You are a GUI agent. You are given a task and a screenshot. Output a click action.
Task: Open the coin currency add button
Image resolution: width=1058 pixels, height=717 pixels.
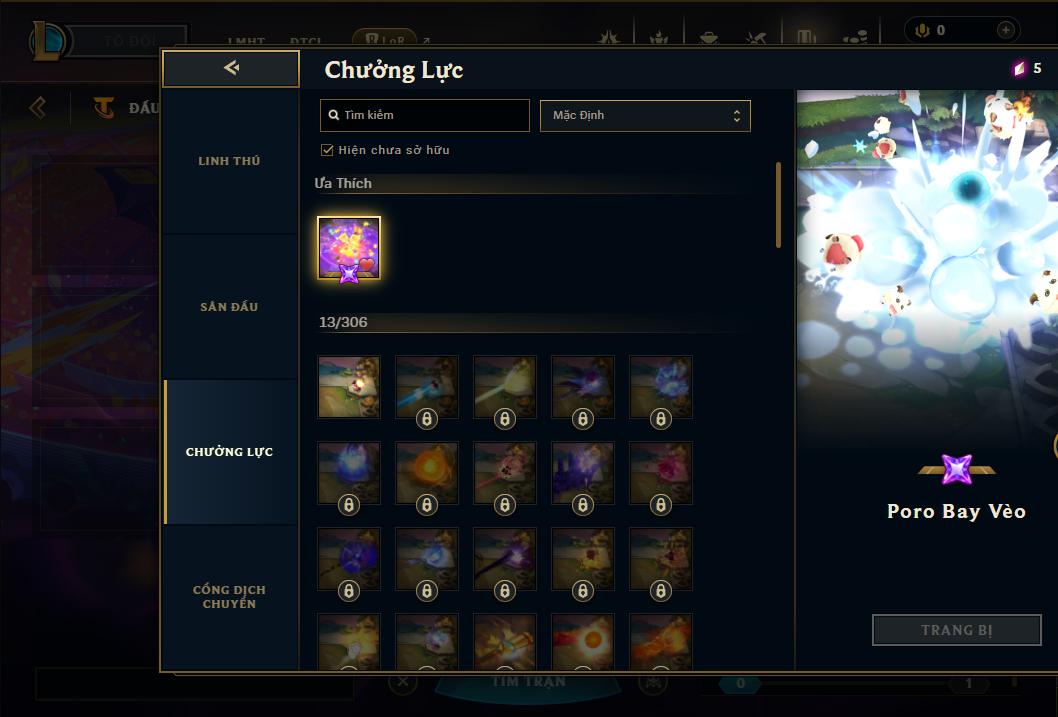1005,30
